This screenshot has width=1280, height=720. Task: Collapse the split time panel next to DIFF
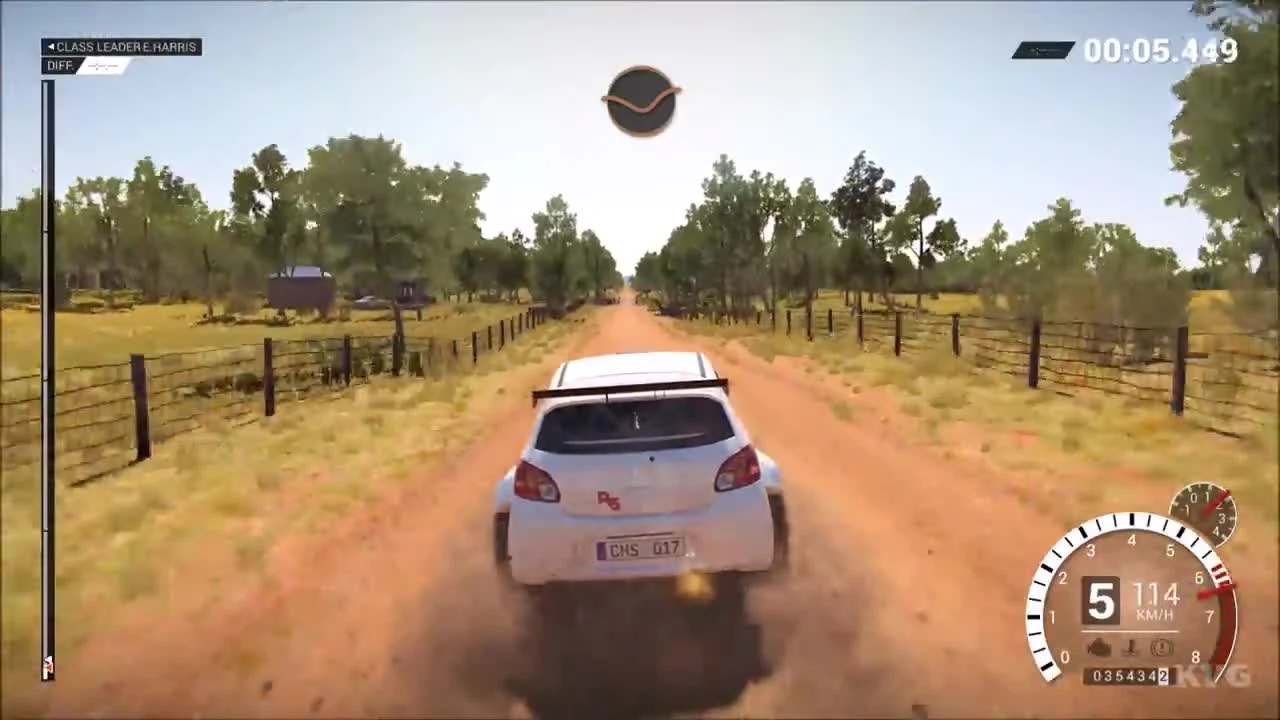click(100, 66)
